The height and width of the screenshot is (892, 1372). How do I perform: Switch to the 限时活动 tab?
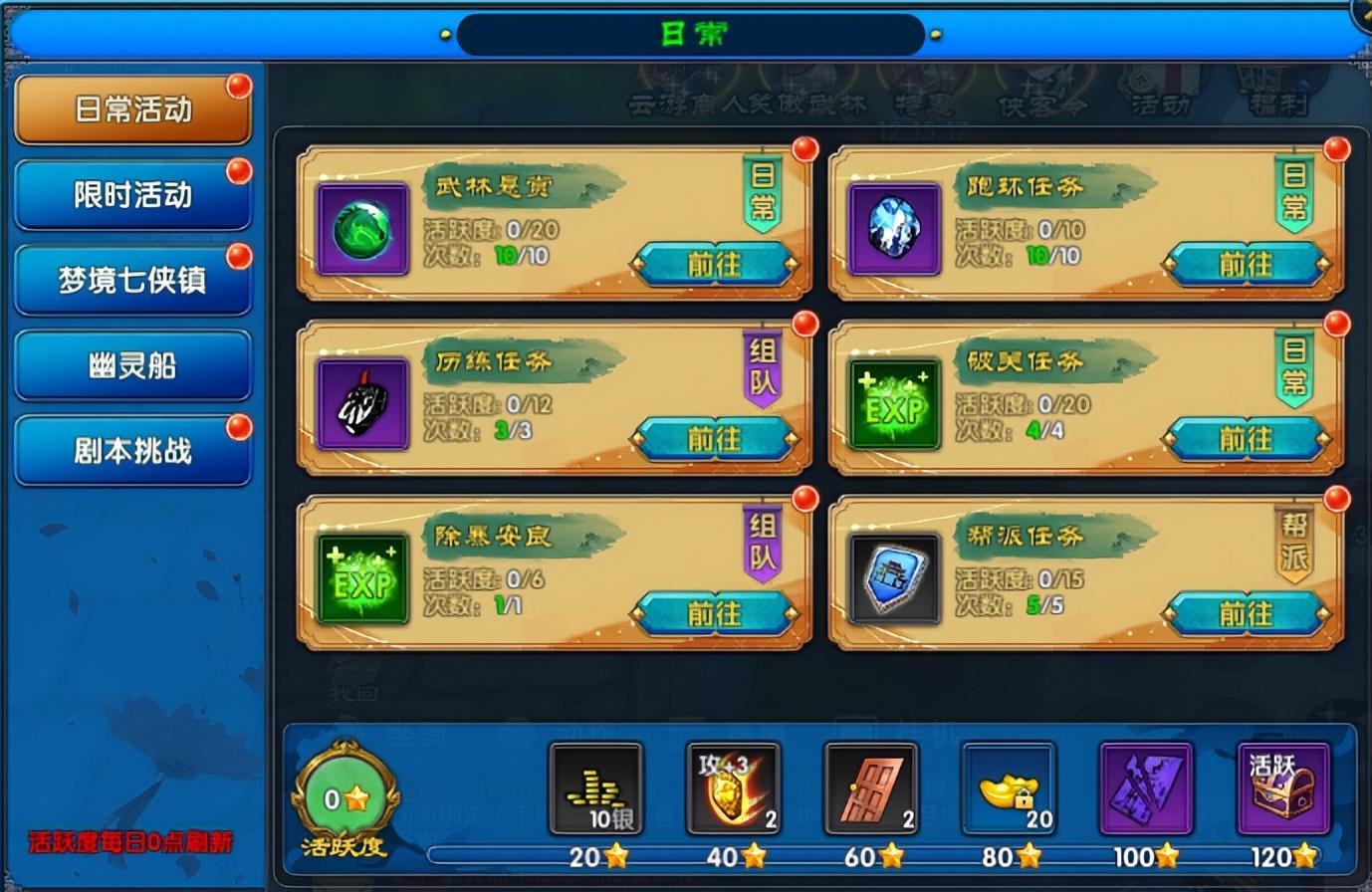pyautogui.click(x=132, y=194)
